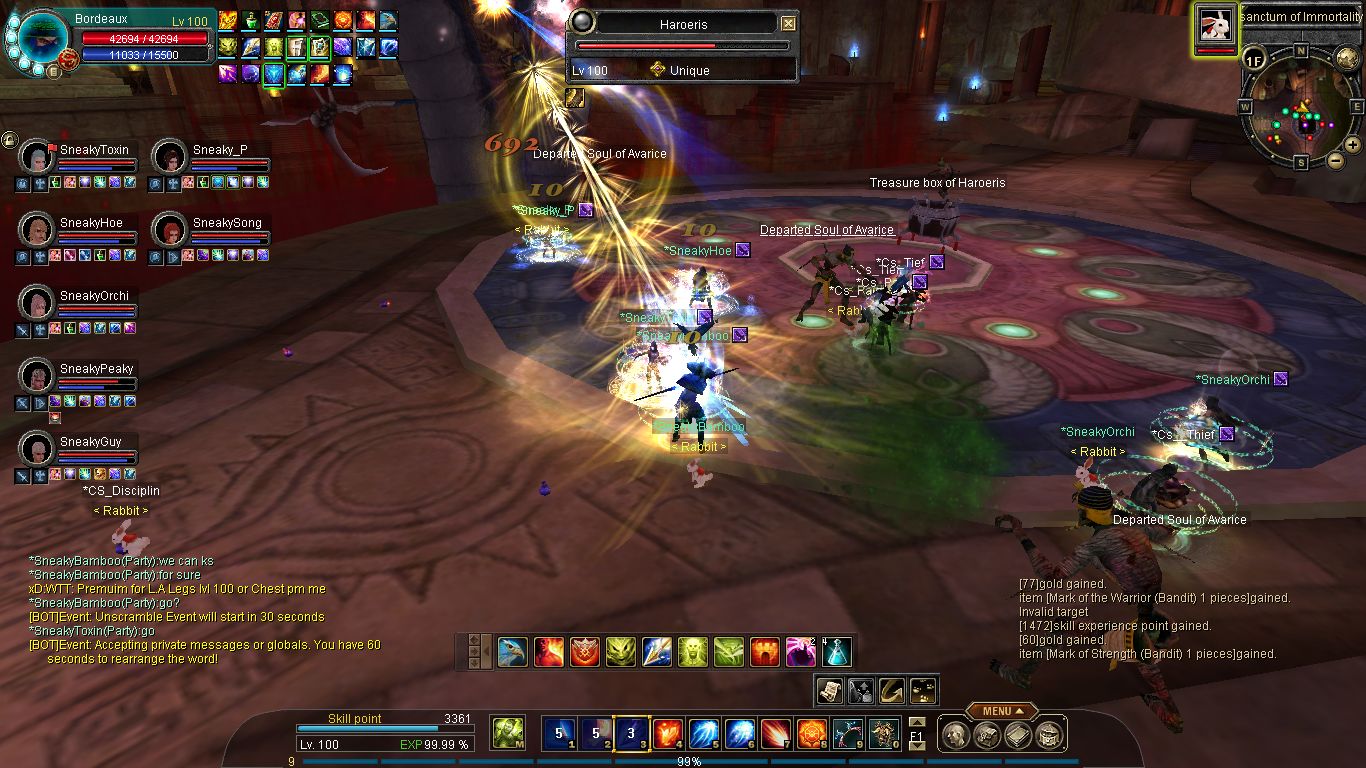1366x768 pixels.
Task: Zoom out the minimap
Action: coord(1335,160)
